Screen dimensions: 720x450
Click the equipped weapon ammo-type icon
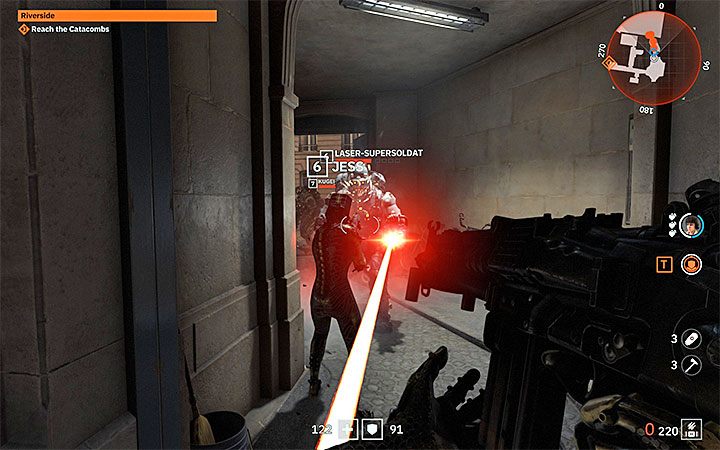click(x=691, y=430)
